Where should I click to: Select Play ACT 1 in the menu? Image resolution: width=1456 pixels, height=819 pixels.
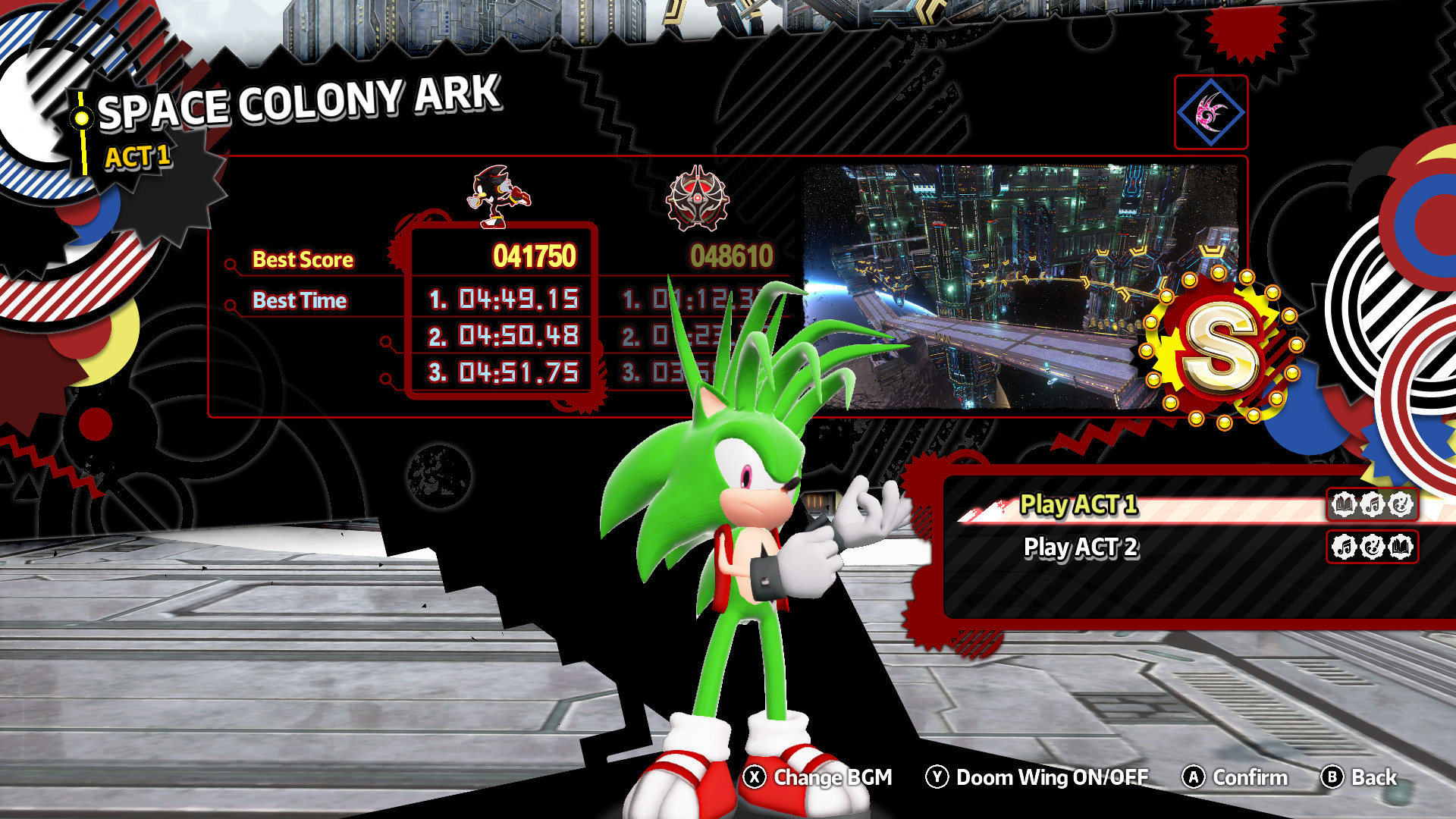click(x=1077, y=504)
